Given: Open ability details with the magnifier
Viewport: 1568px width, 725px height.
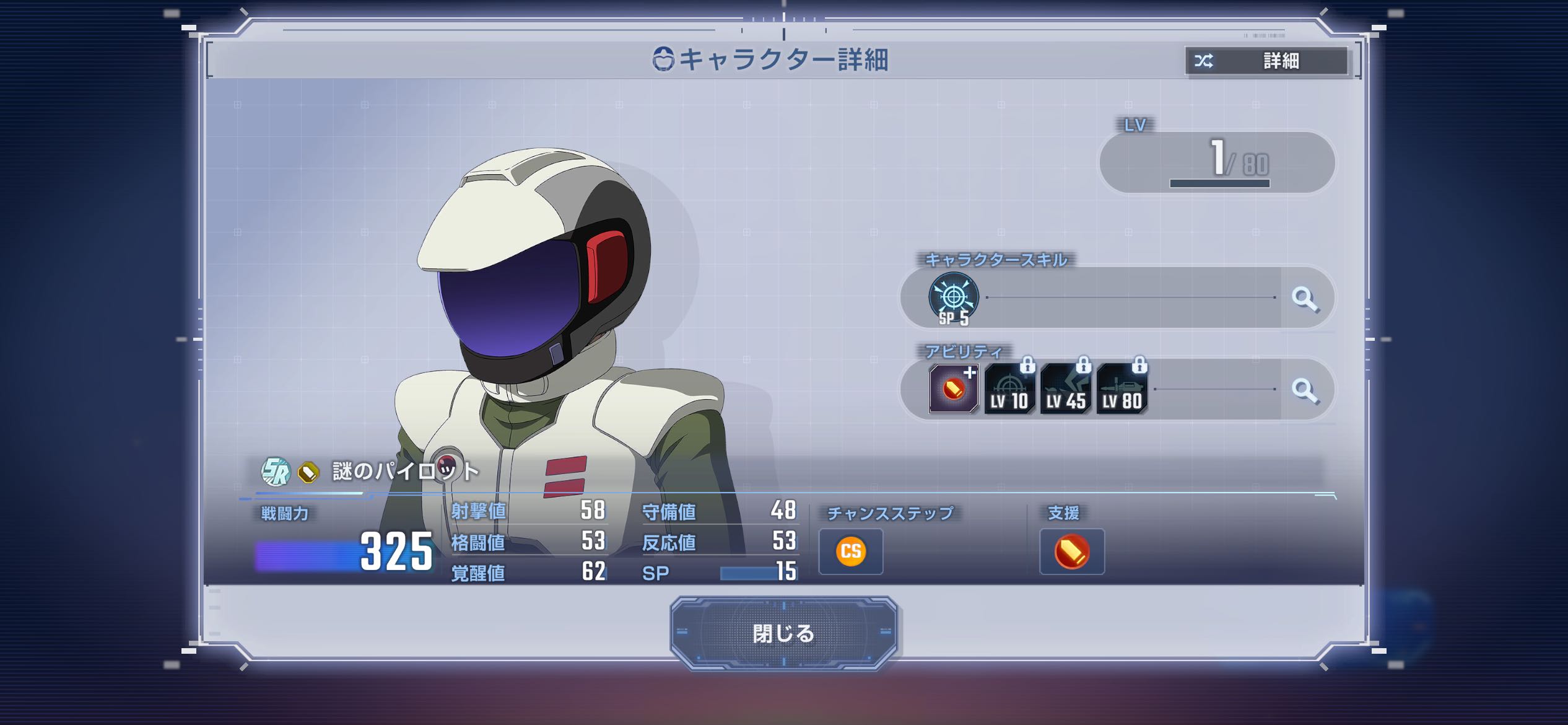Looking at the screenshot, I should pyautogui.click(x=1305, y=390).
